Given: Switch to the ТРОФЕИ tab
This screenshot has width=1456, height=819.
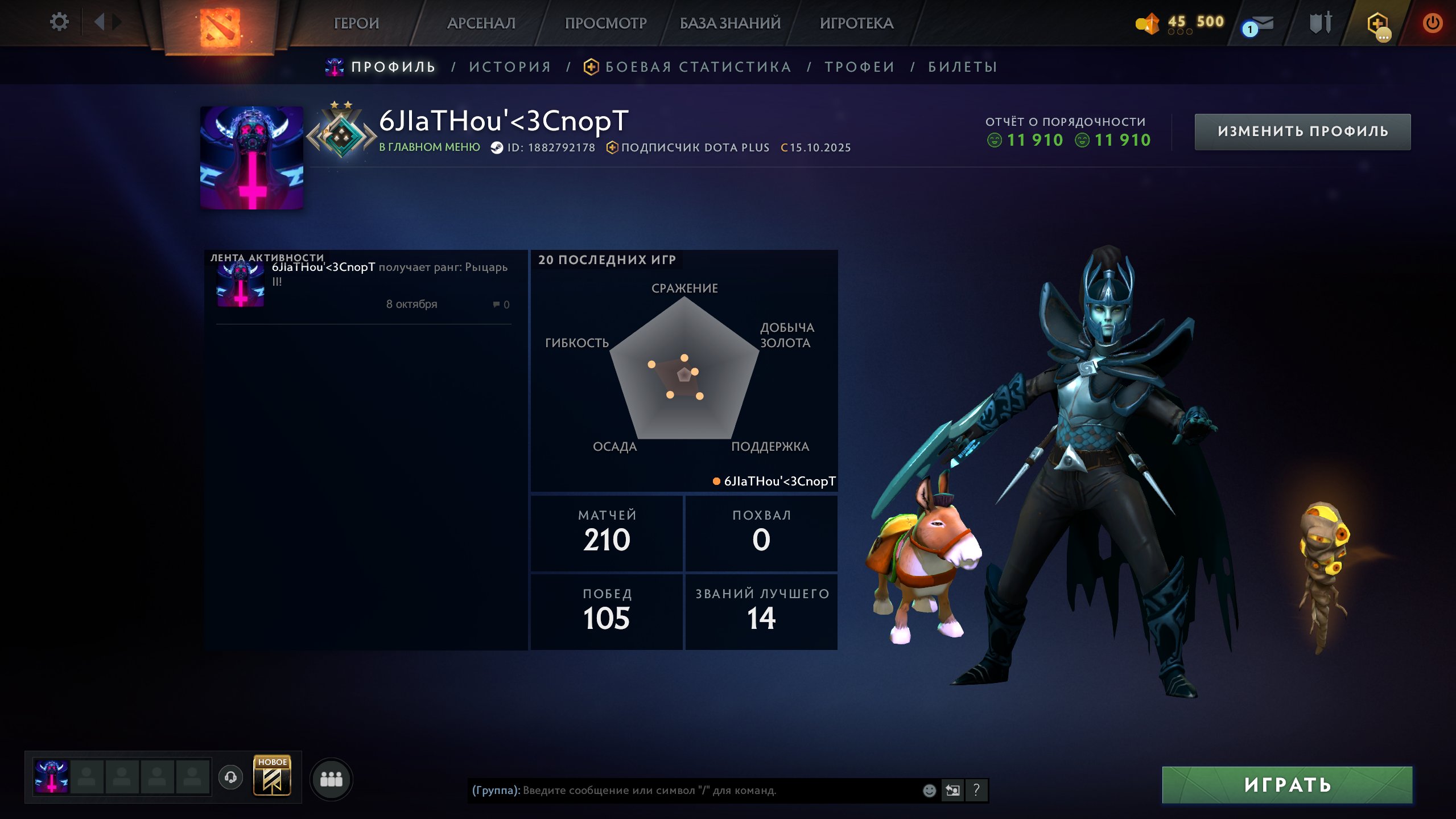Looking at the screenshot, I should (x=860, y=67).
